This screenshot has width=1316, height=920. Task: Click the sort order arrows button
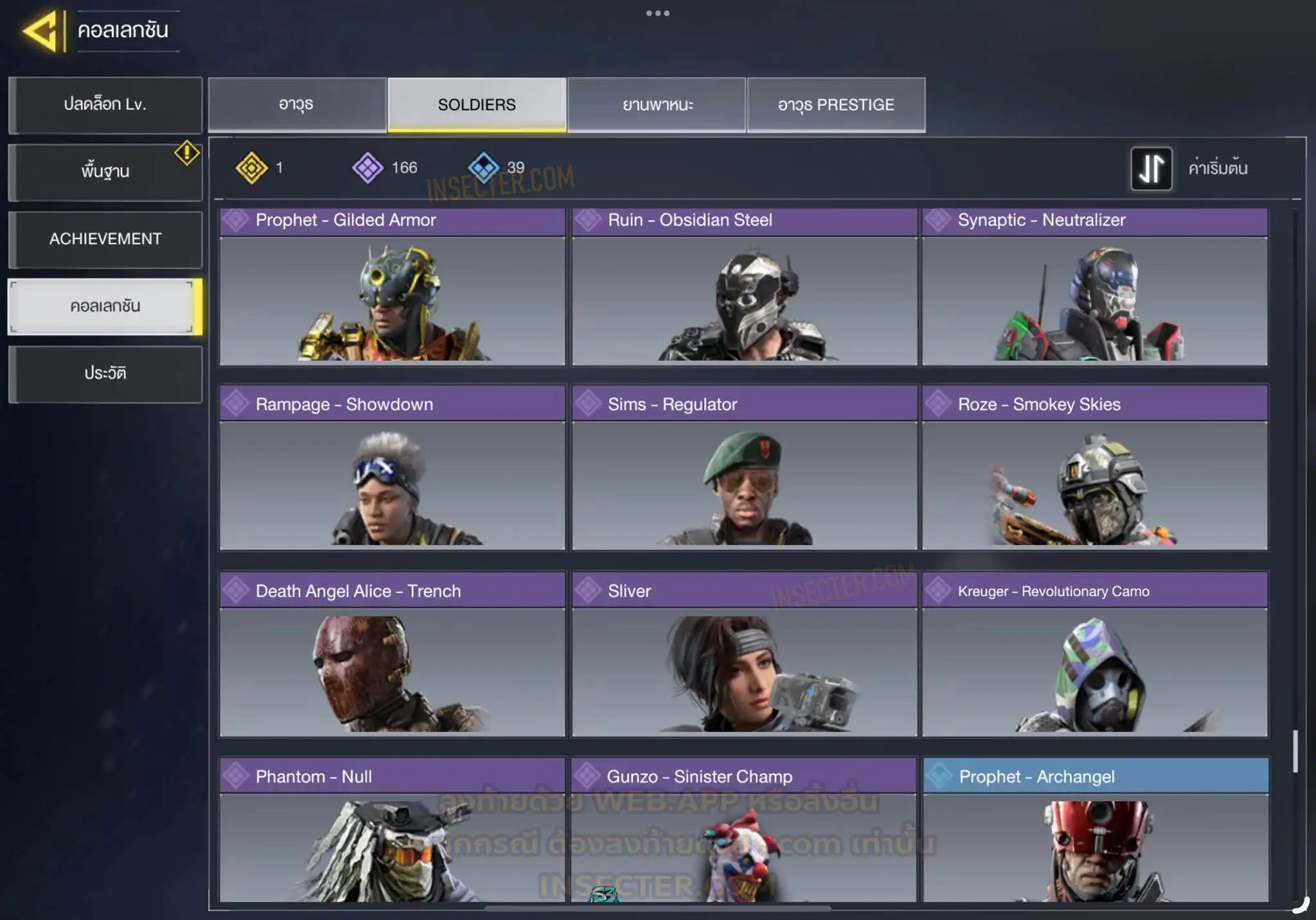(x=1151, y=168)
